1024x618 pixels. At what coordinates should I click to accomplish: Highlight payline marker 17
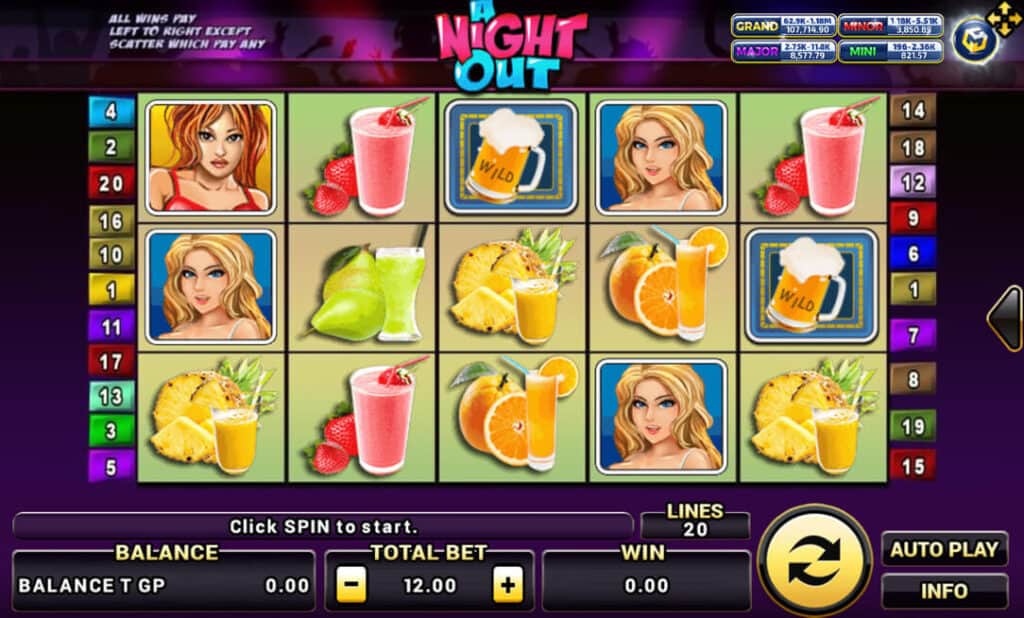111,360
